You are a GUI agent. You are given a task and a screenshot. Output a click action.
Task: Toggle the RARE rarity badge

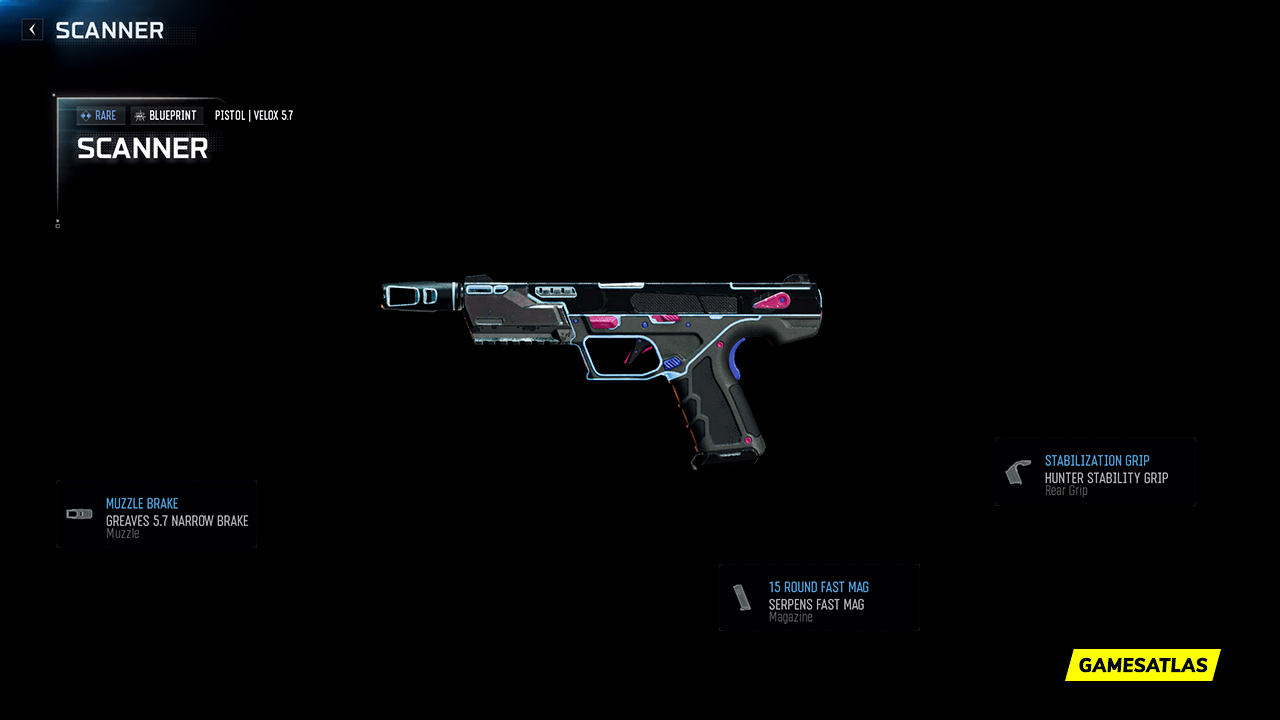coord(99,115)
